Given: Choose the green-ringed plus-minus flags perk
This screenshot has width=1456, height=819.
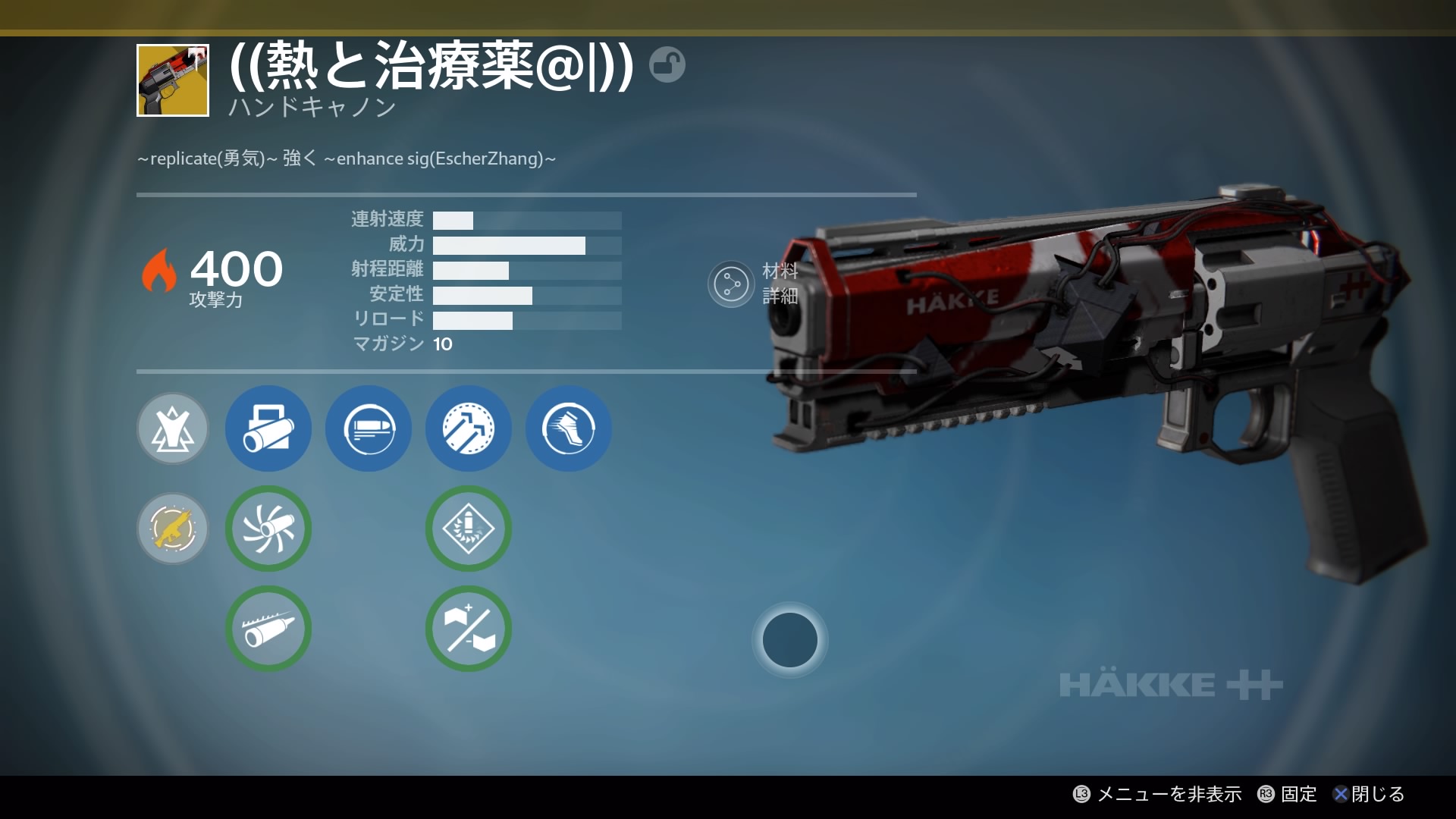Looking at the screenshot, I should pos(469,629).
